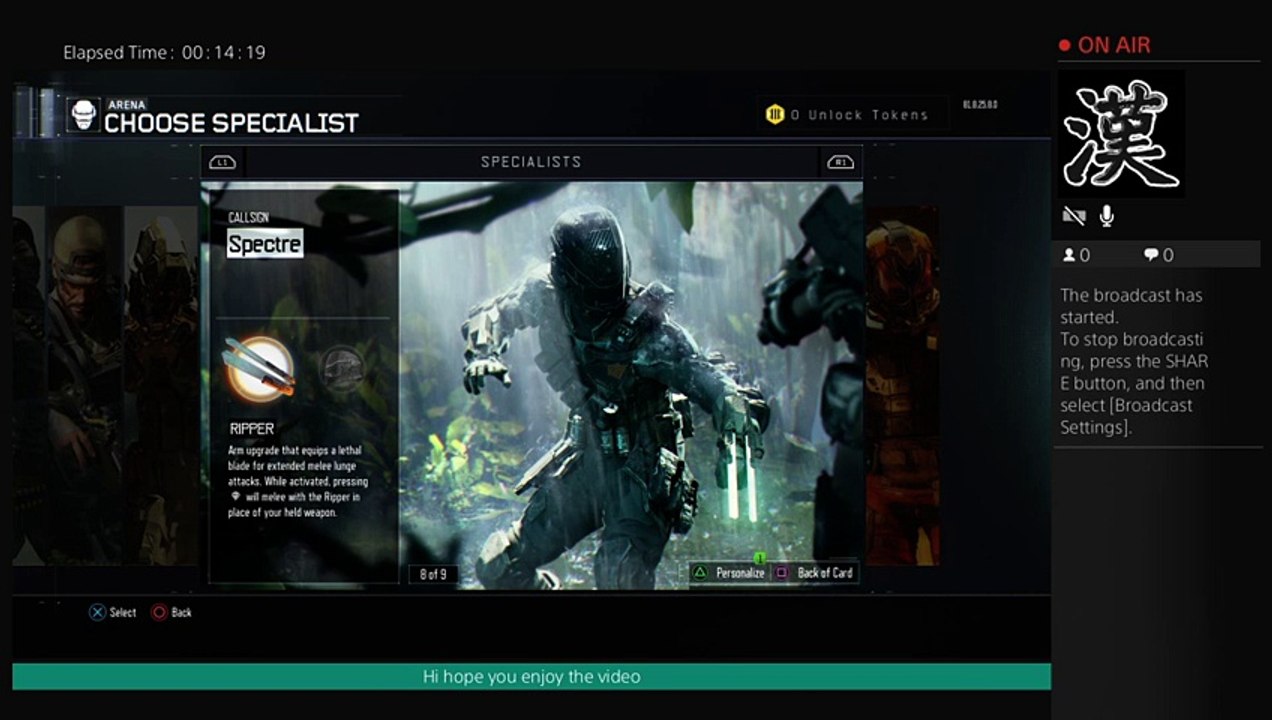Image resolution: width=1272 pixels, height=720 pixels.
Task: Click the Select option
Action: (x=112, y=612)
